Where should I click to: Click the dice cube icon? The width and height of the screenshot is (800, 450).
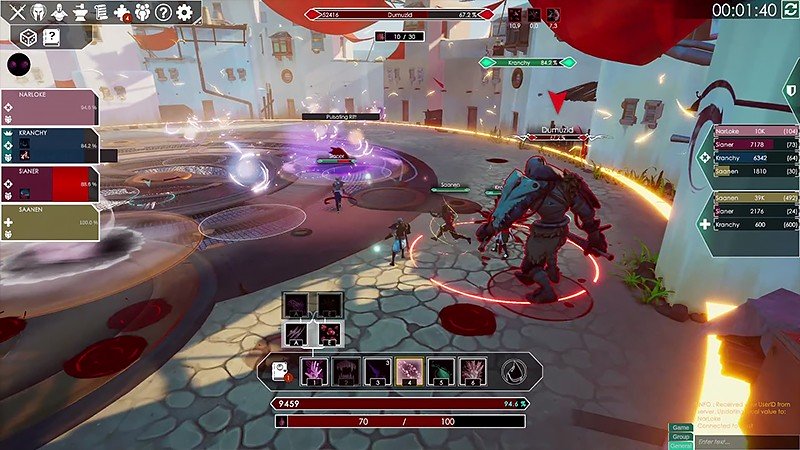[x=27, y=38]
